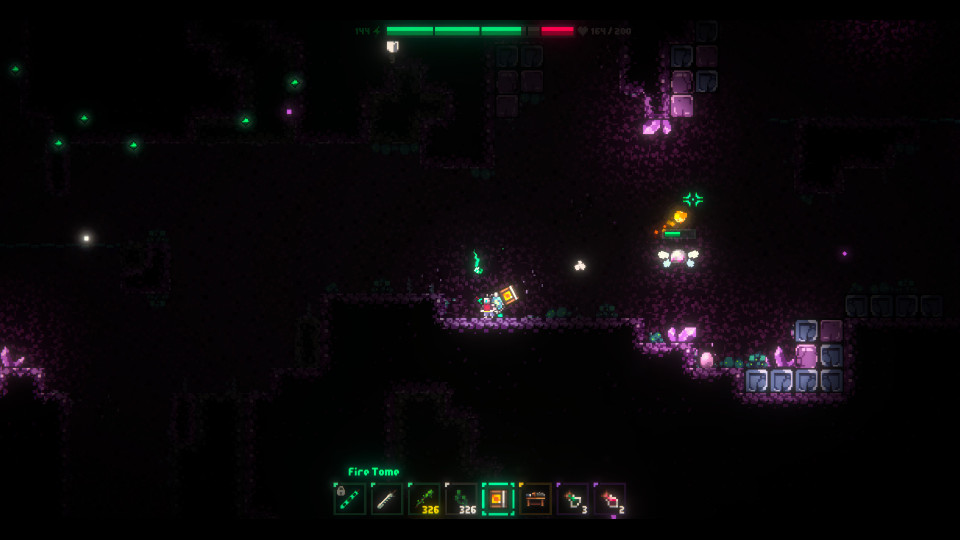960x540 pixels.
Task: Select the locked green staff slot
Action: click(350, 498)
